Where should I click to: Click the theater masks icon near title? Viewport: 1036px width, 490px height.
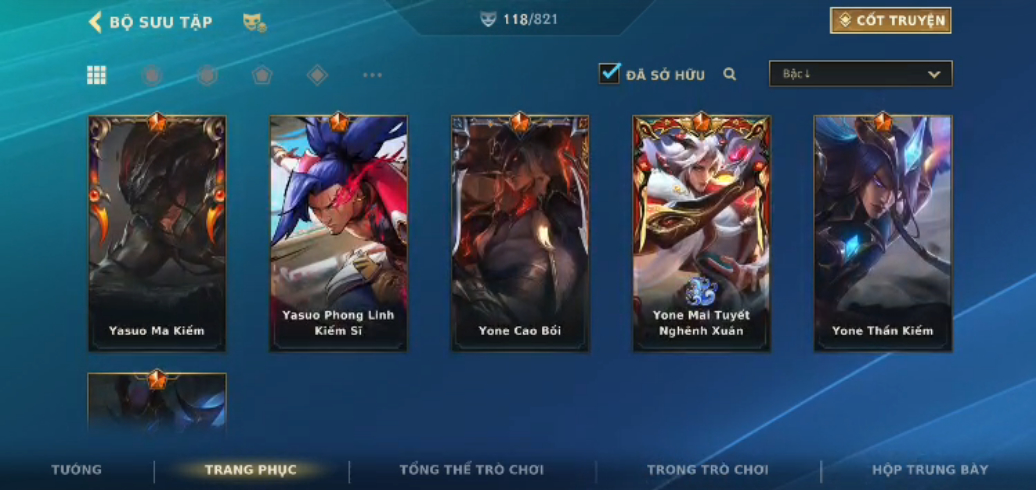(254, 22)
